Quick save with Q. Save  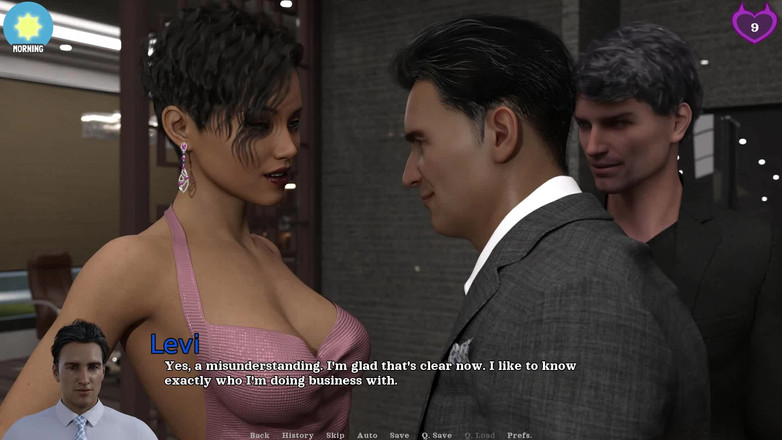click(436, 435)
